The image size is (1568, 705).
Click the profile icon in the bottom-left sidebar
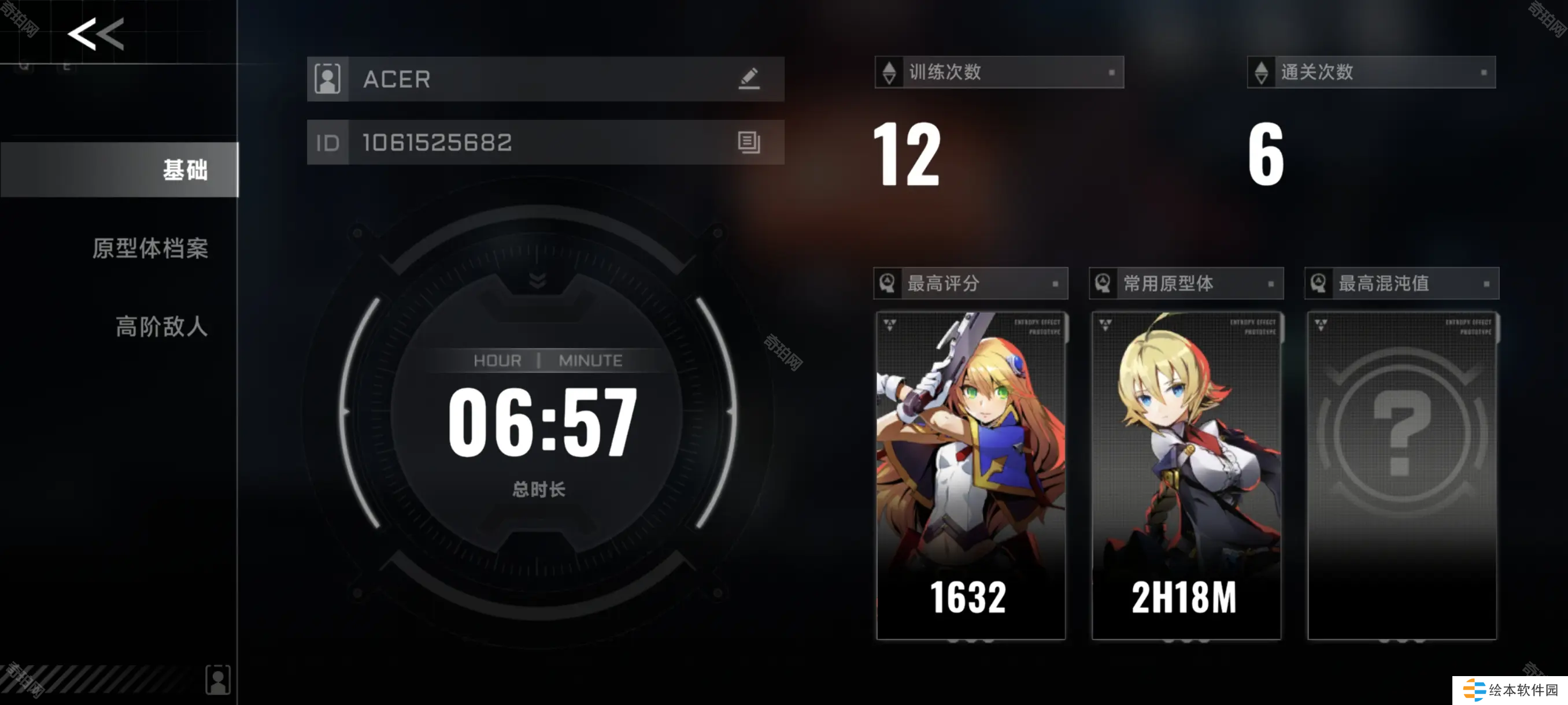coord(218,679)
